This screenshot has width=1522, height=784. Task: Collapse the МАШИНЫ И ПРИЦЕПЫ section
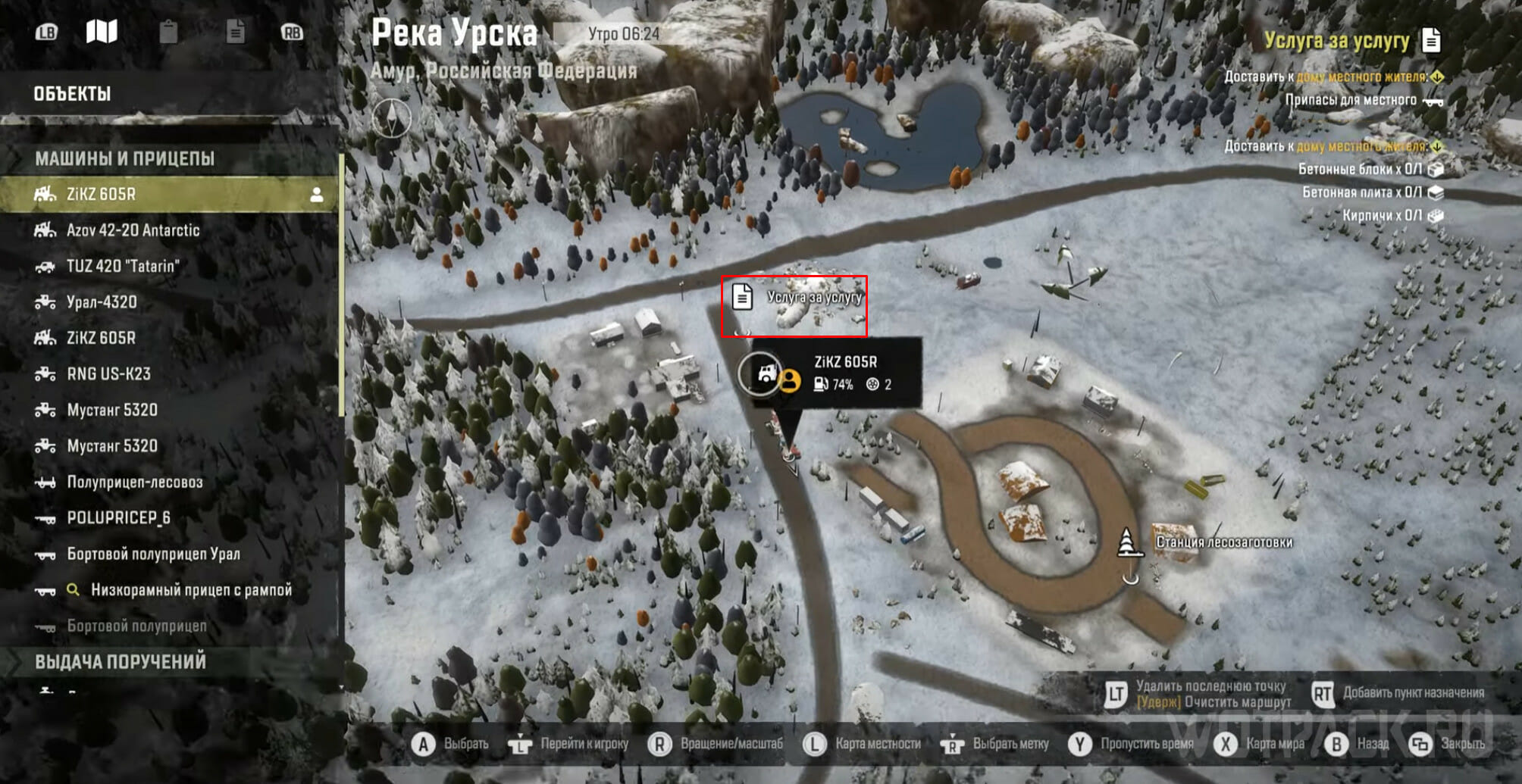pyautogui.click(x=124, y=158)
